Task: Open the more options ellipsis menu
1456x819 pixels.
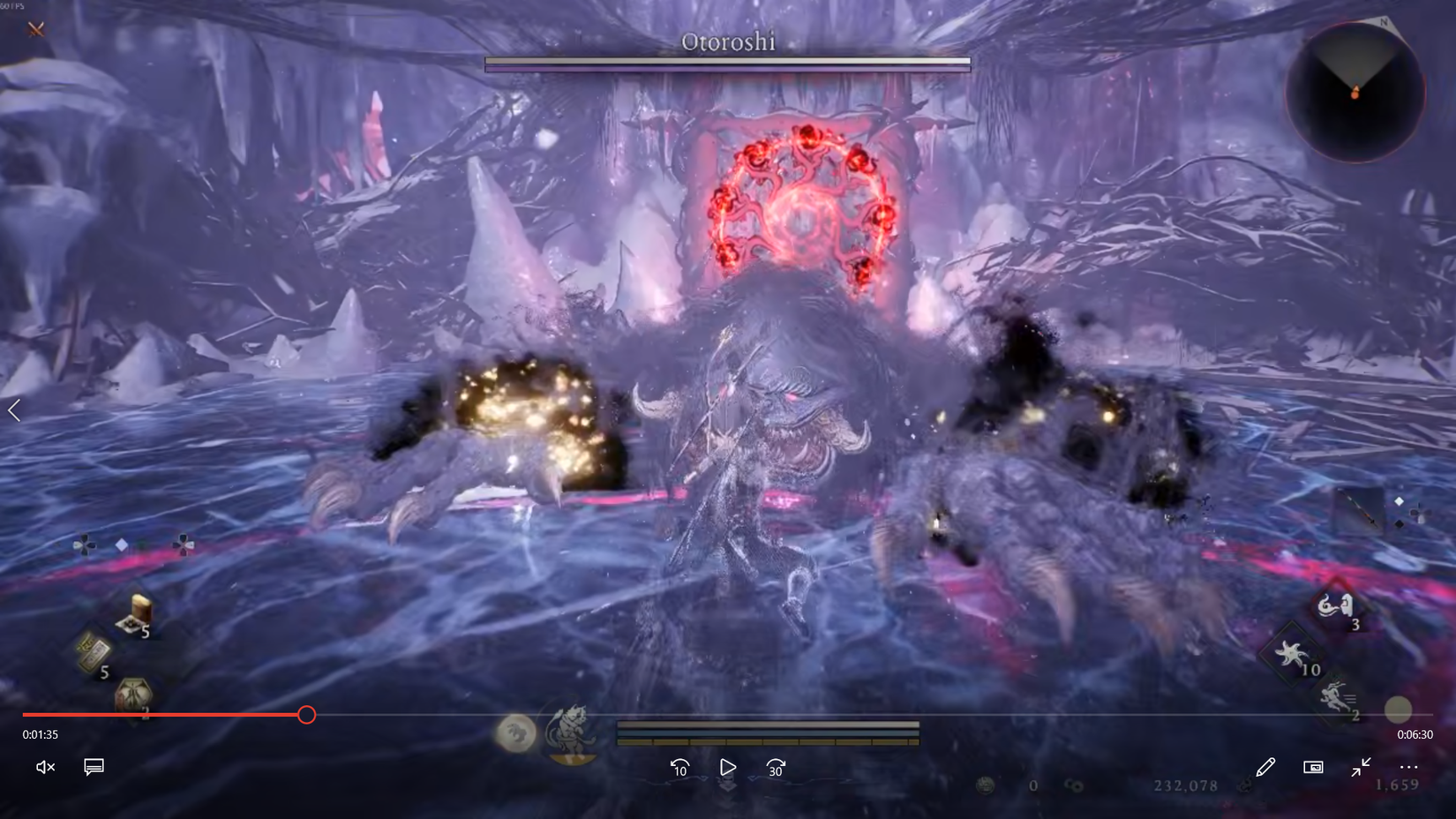Action: [x=1408, y=767]
